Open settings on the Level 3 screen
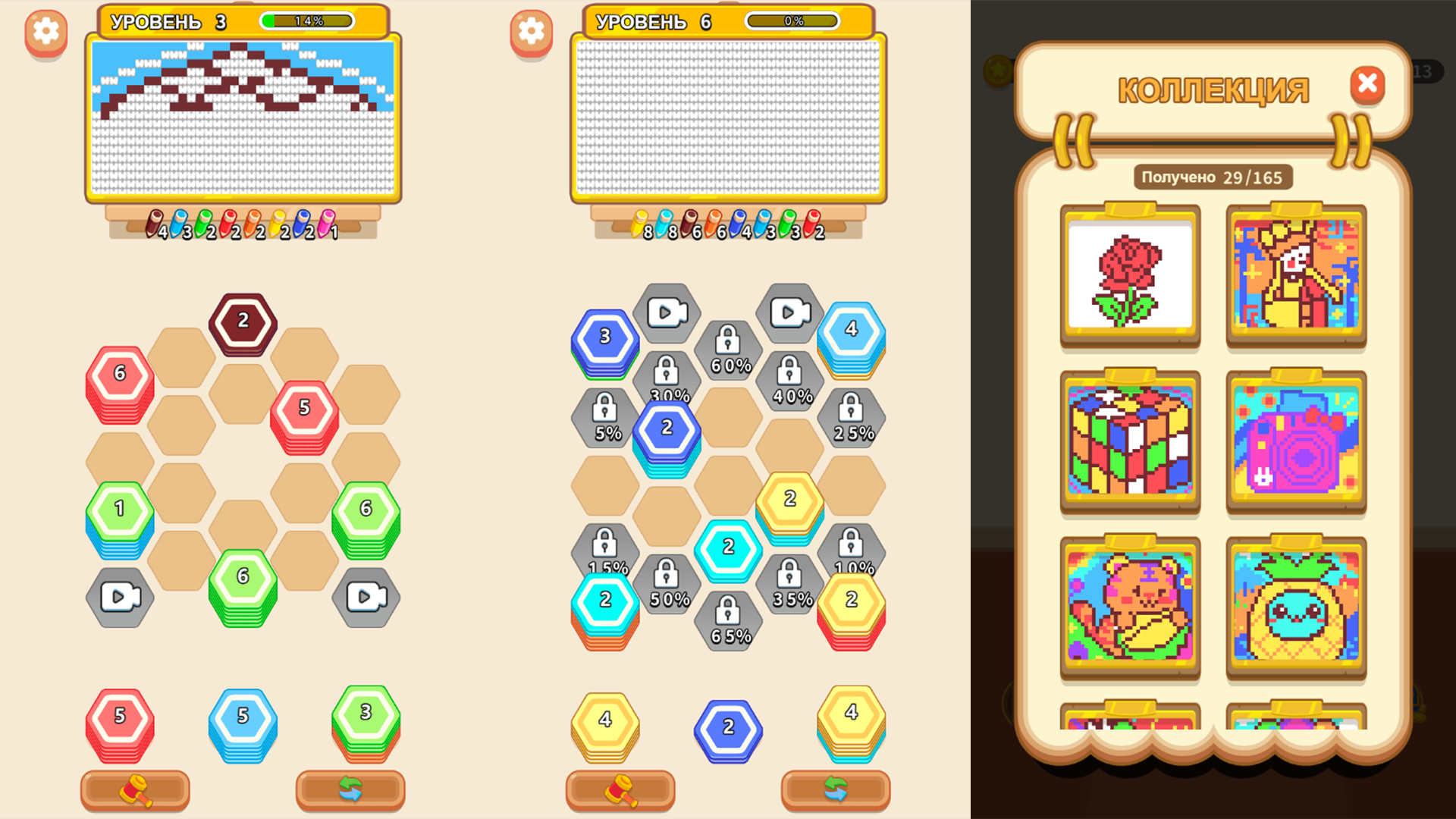Screen dimensions: 1456x819 [x=45, y=32]
